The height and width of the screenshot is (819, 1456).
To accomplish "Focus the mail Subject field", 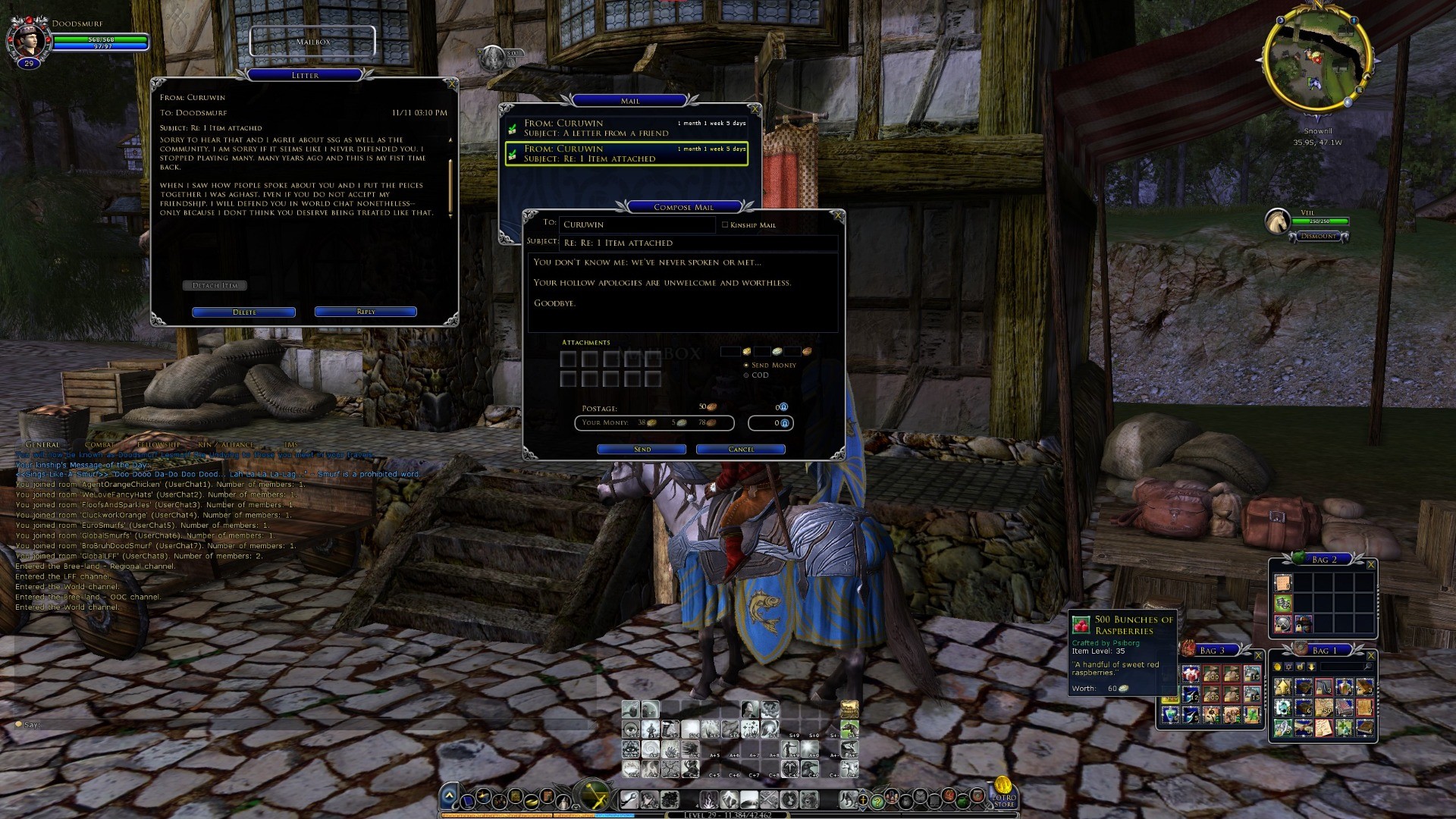I will tap(698, 243).
